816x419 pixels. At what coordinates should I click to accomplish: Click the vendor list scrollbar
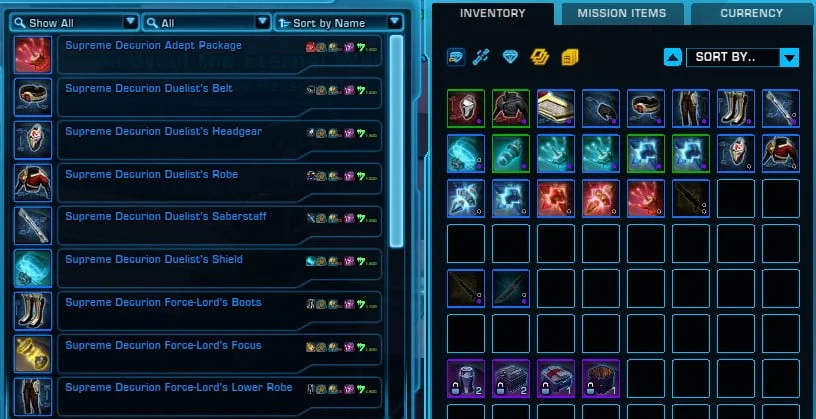tap(396, 140)
